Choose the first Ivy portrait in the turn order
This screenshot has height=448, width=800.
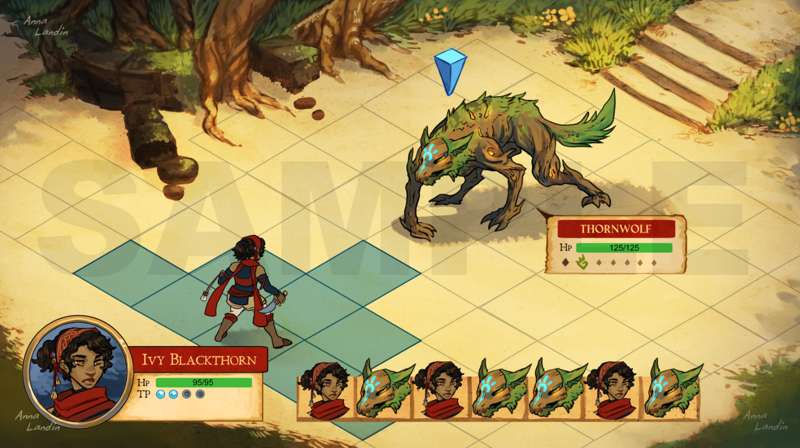click(327, 391)
